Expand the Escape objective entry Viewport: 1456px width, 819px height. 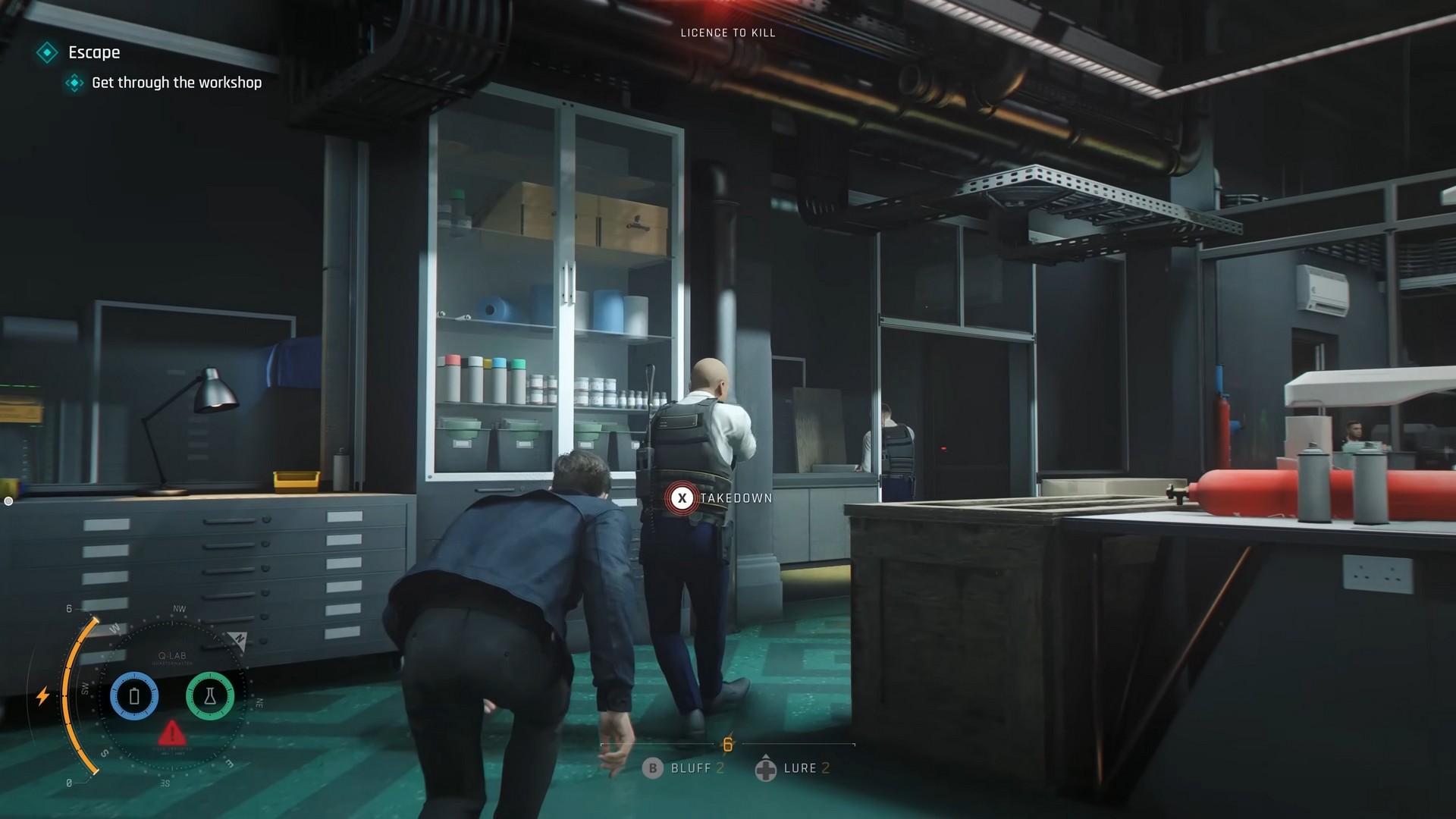(x=93, y=53)
